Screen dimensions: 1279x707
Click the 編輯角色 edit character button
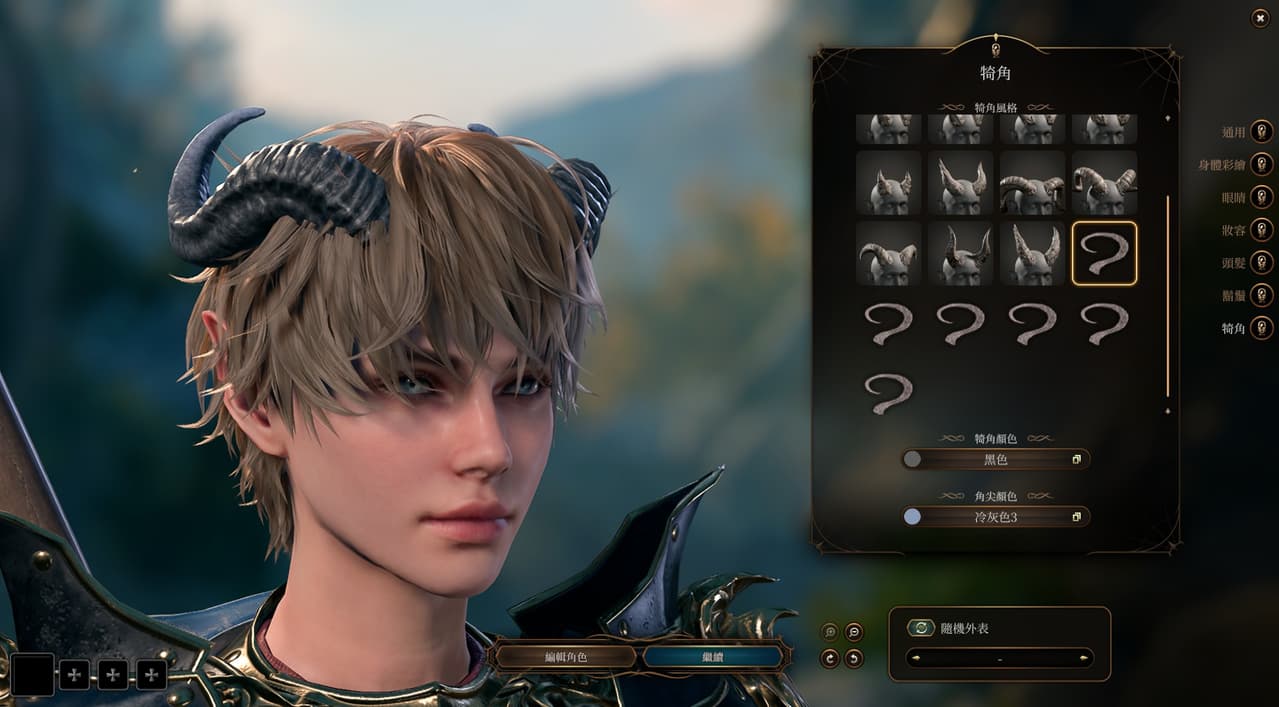565,657
